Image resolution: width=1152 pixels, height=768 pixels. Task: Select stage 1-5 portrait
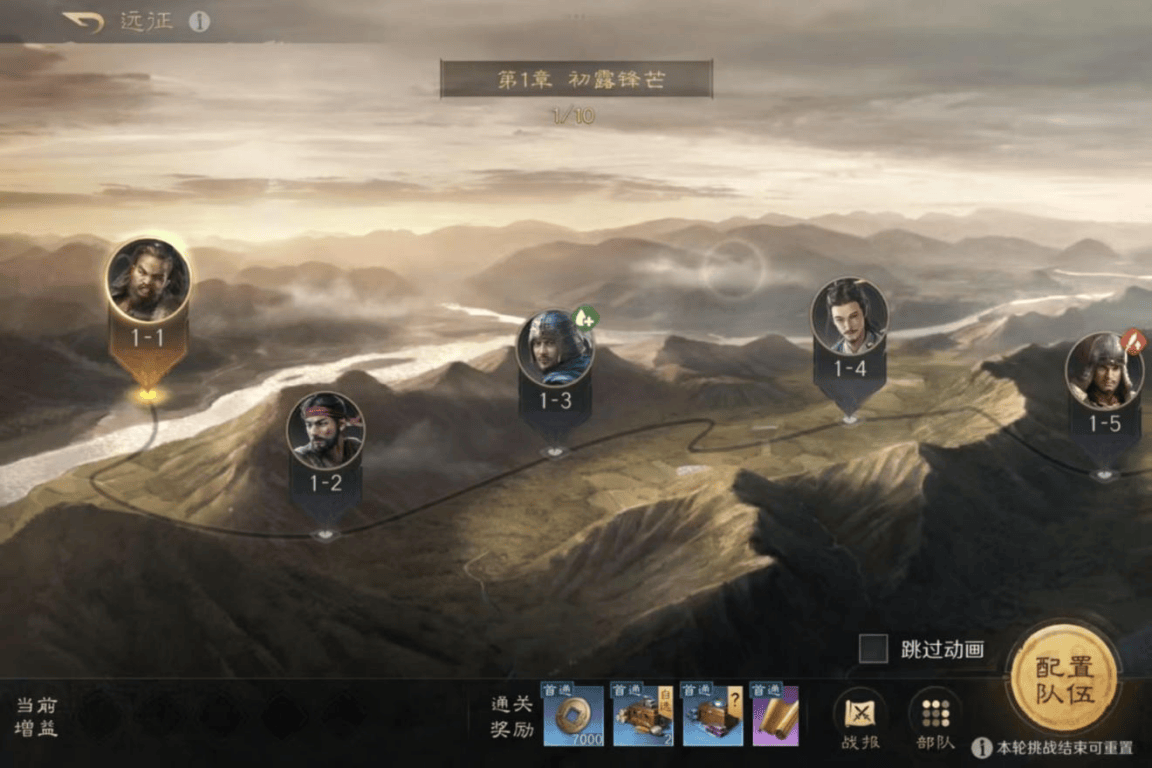point(1104,372)
